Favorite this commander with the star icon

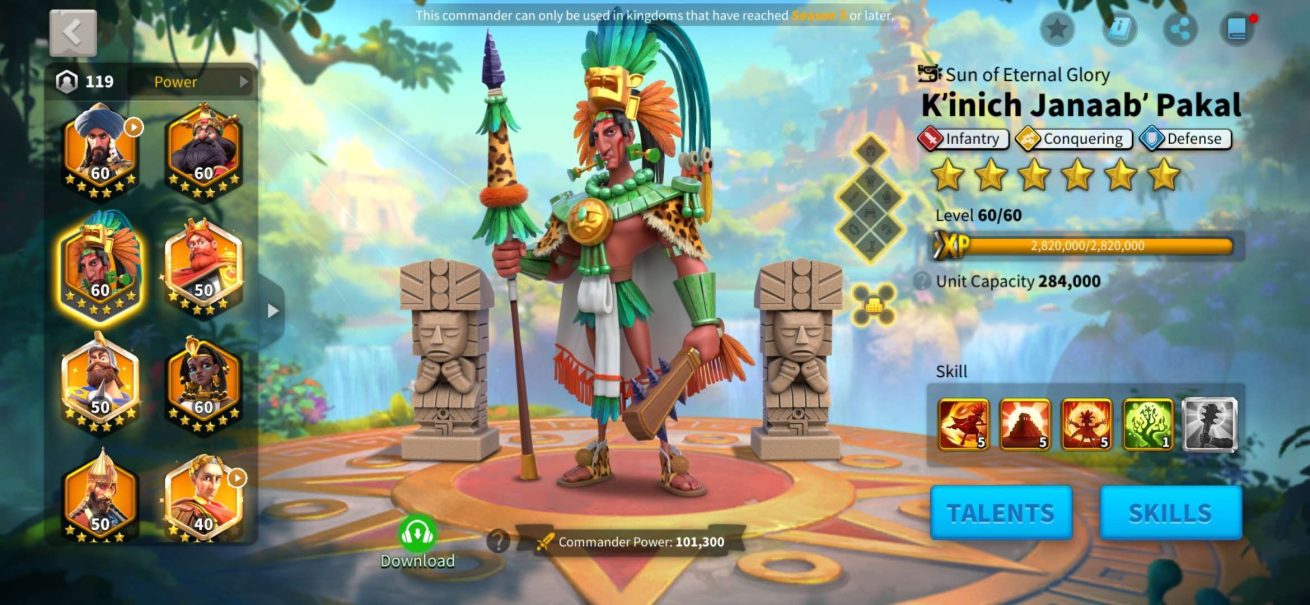click(1057, 28)
